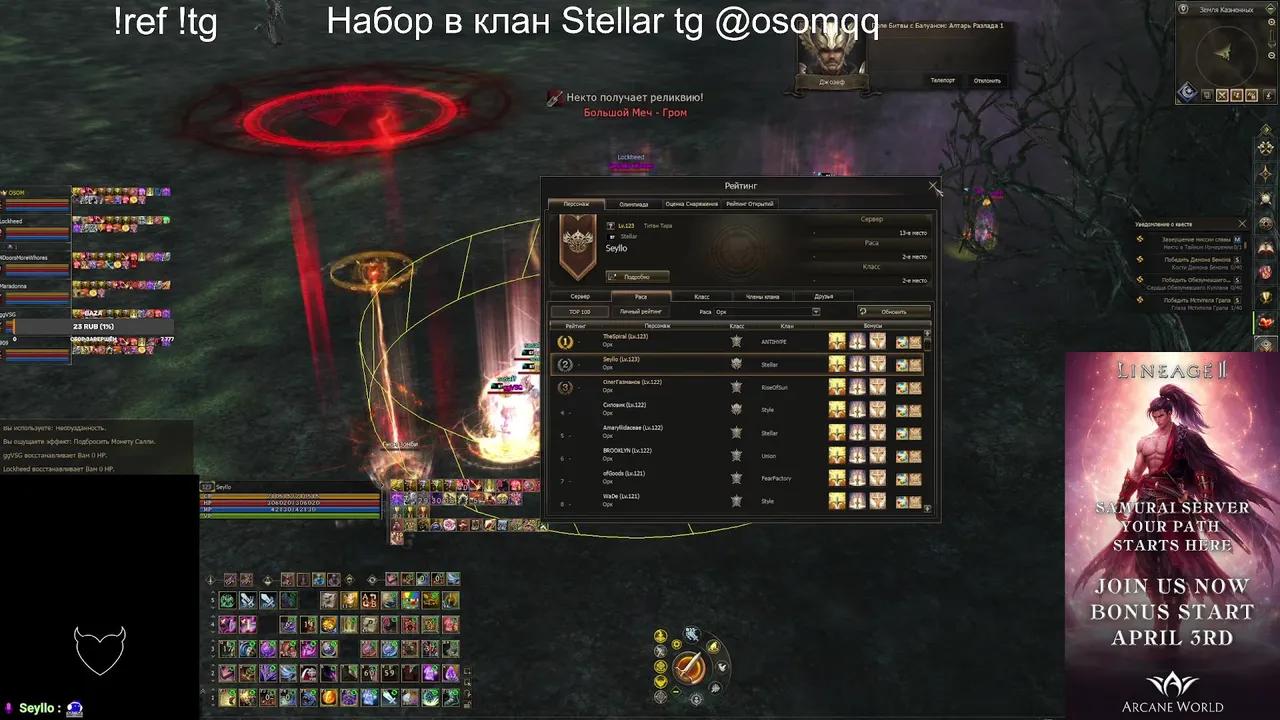
Task: Click Телепорт in the Джозеф dialog
Action: tap(943, 80)
